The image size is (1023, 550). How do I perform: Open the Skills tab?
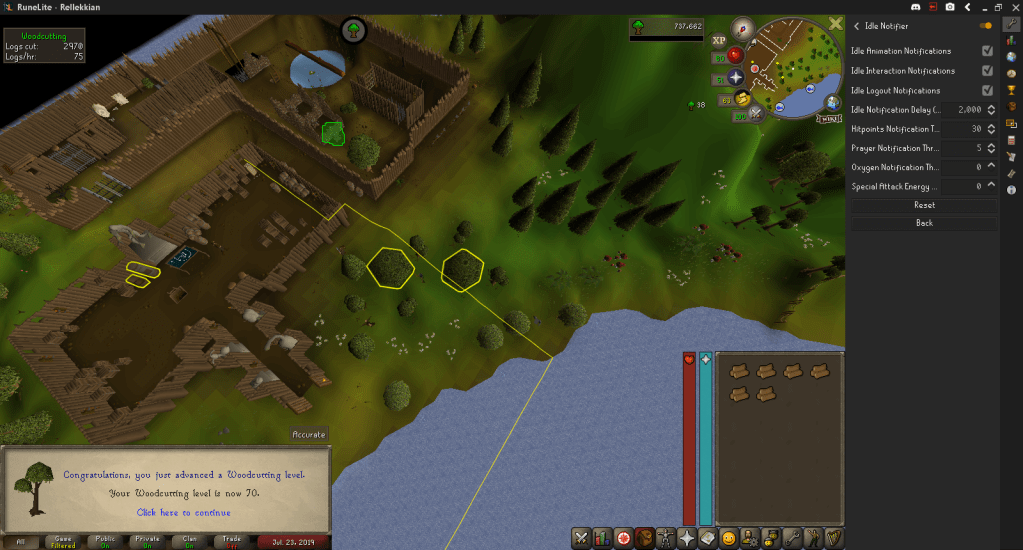click(x=603, y=538)
